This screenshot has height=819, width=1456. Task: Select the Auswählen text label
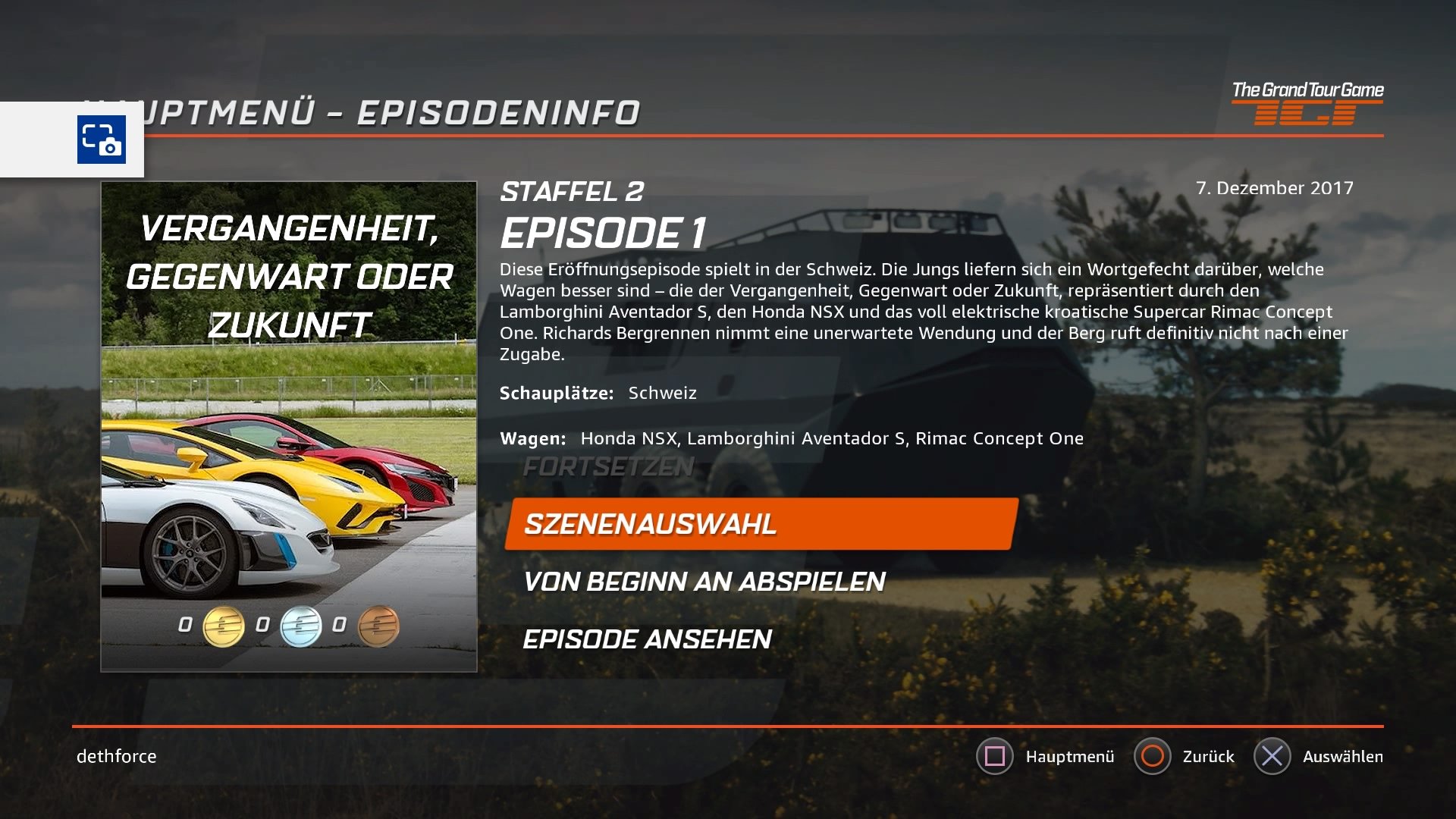tap(1343, 756)
